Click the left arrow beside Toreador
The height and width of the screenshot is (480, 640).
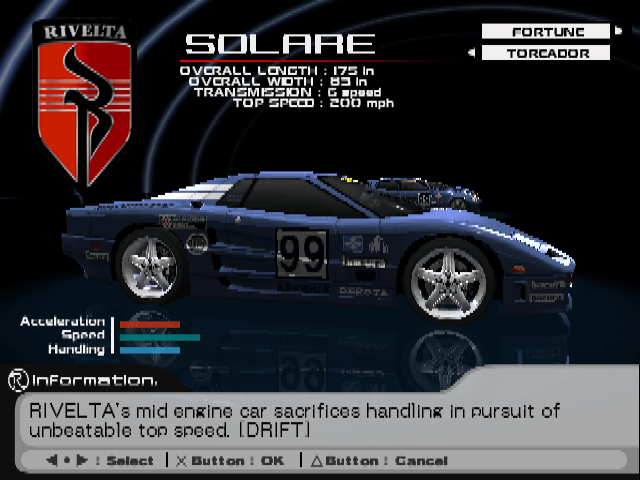[471, 53]
